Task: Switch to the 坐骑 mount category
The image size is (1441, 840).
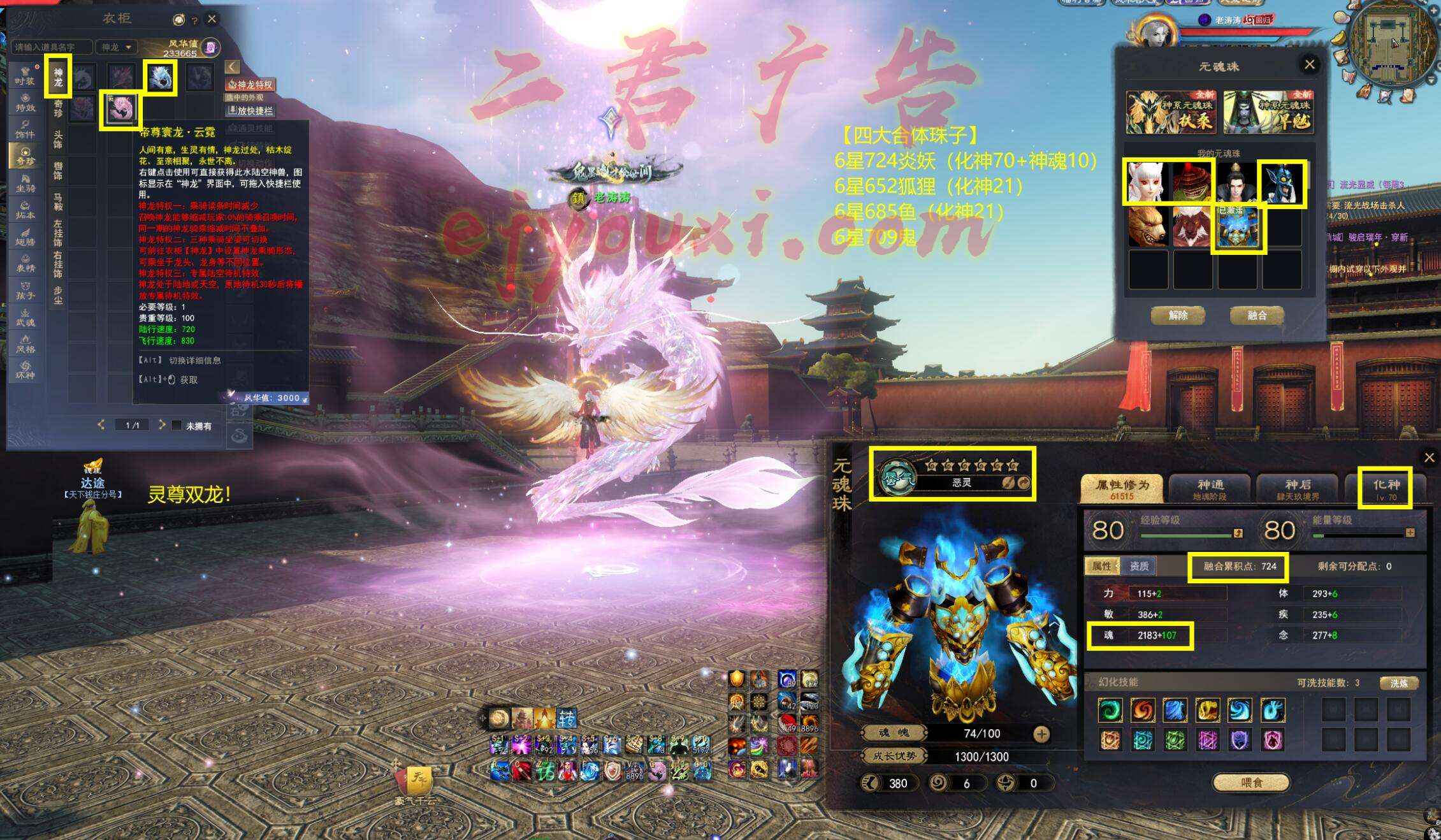Action: pos(25,183)
